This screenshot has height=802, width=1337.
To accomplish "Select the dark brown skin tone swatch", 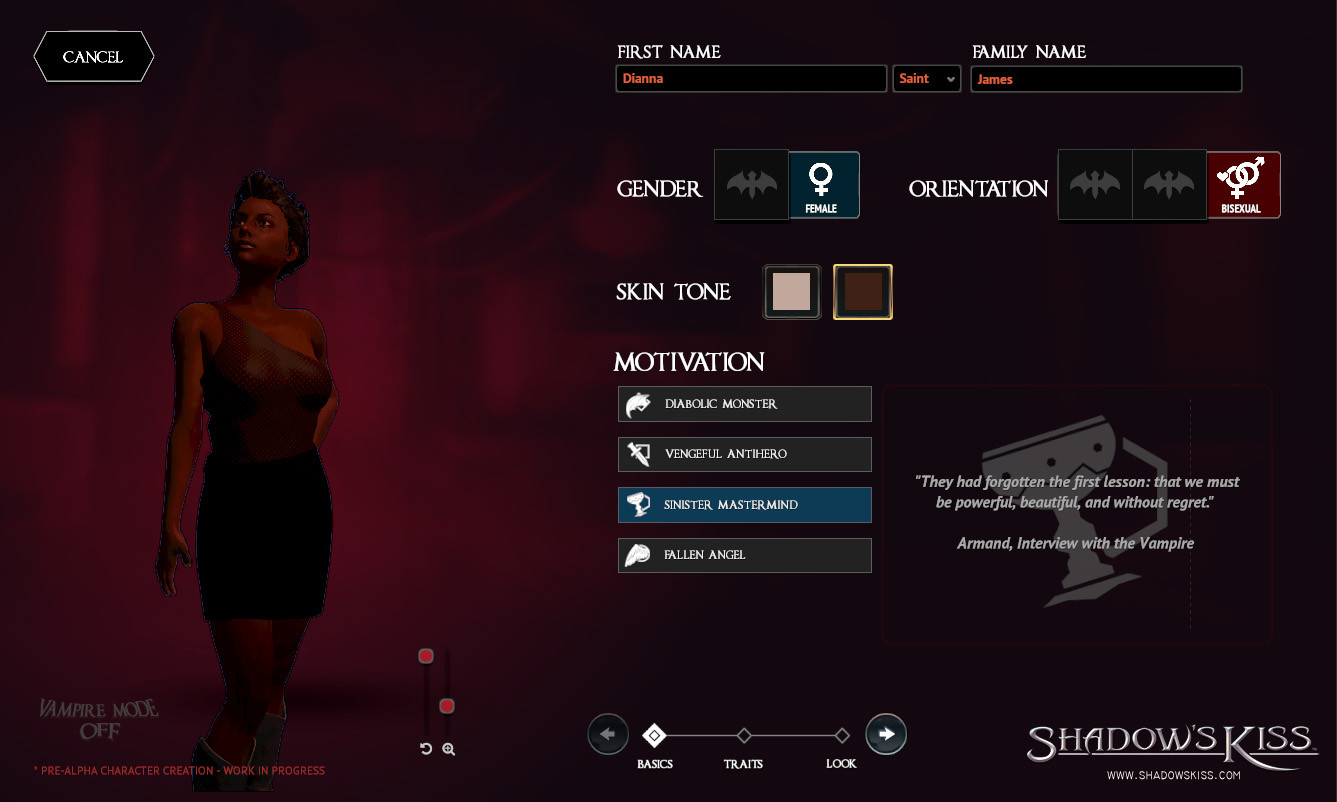I will (x=861, y=291).
